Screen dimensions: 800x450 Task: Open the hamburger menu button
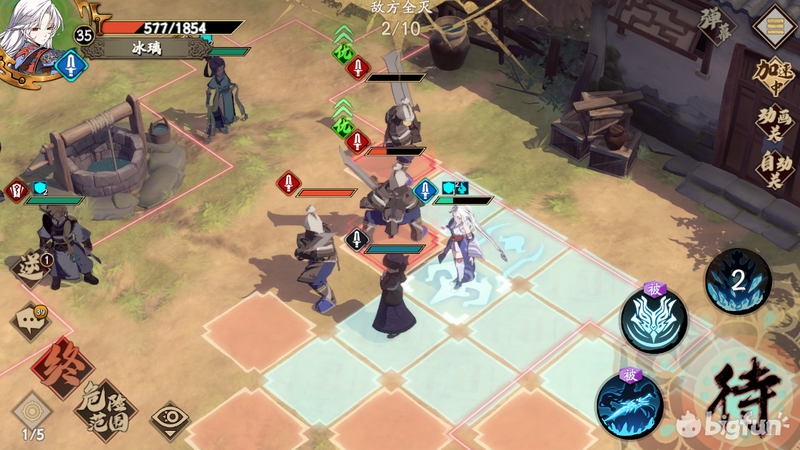pos(774,21)
